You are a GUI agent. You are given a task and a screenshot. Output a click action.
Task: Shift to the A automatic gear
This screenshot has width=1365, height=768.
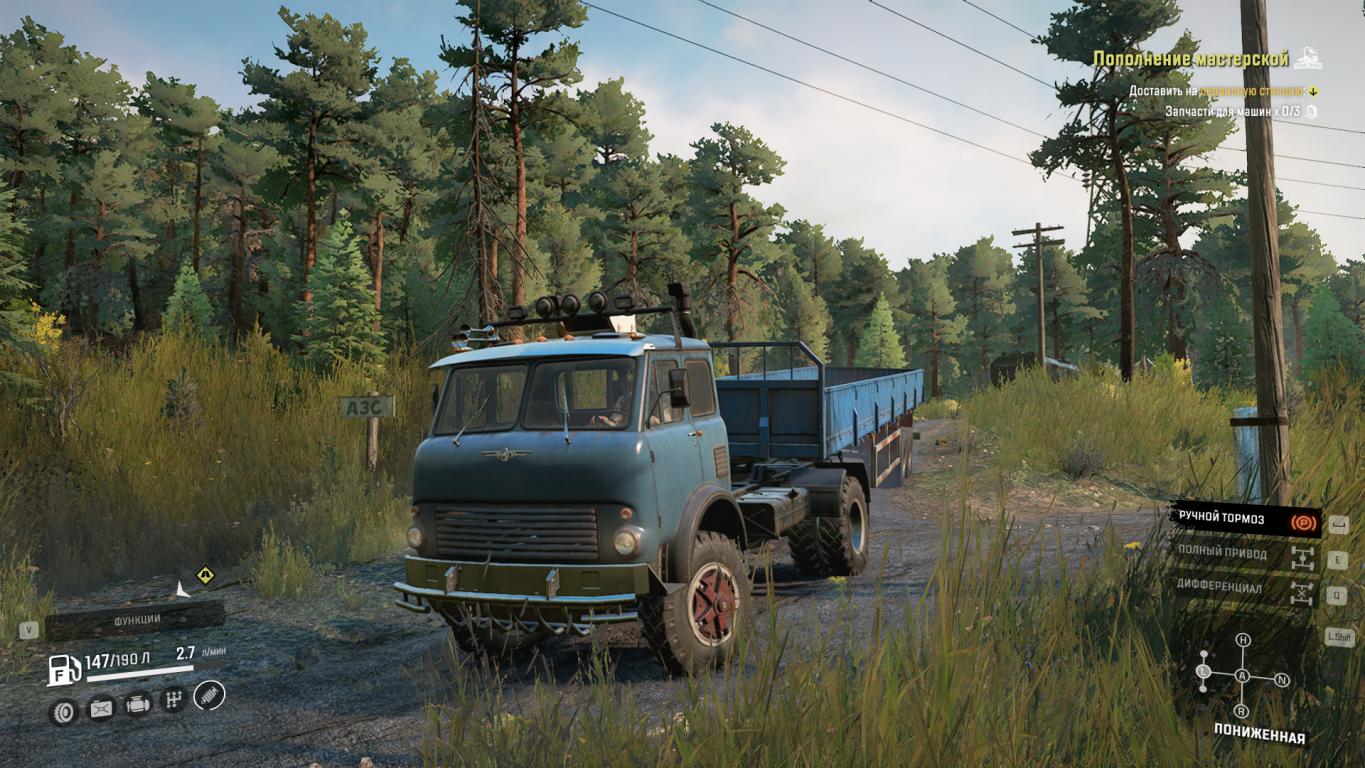coord(1243,676)
